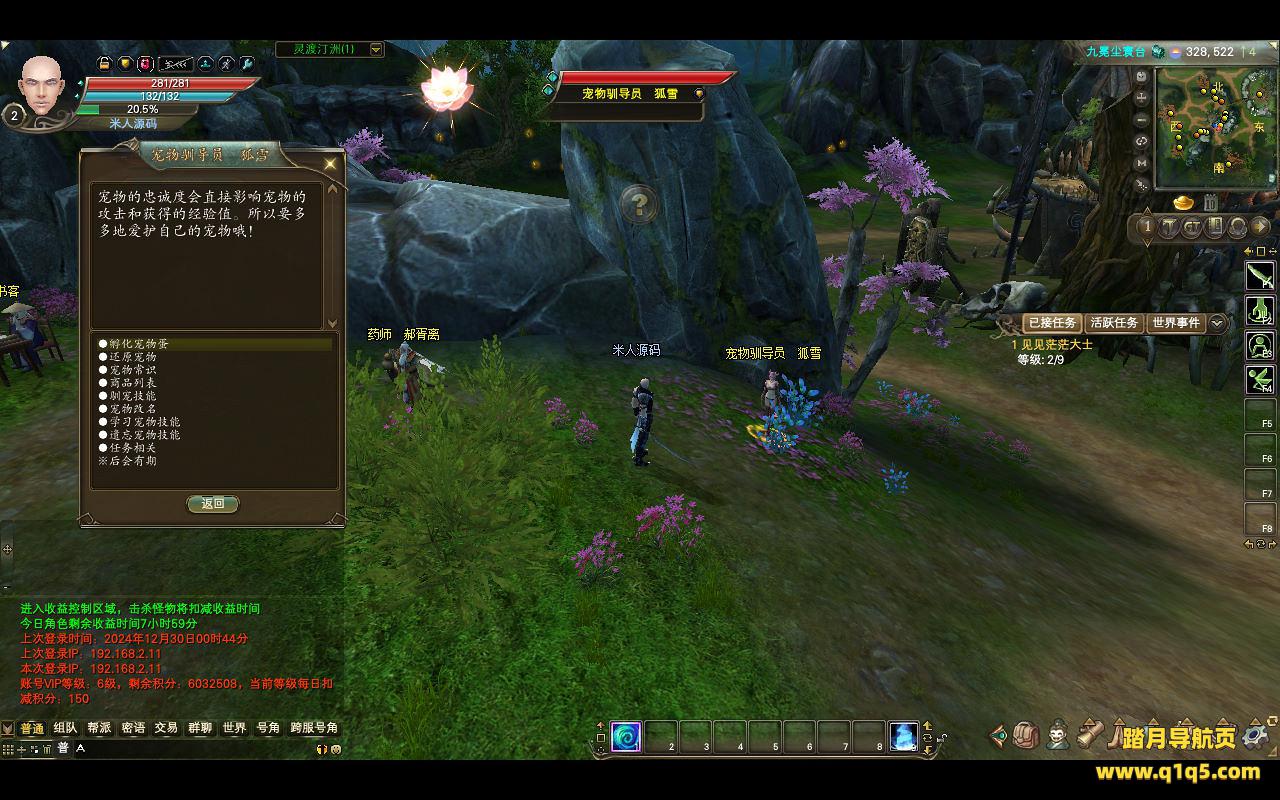Open the 世界事件 tab
The height and width of the screenshot is (800, 1280).
point(1176,323)
